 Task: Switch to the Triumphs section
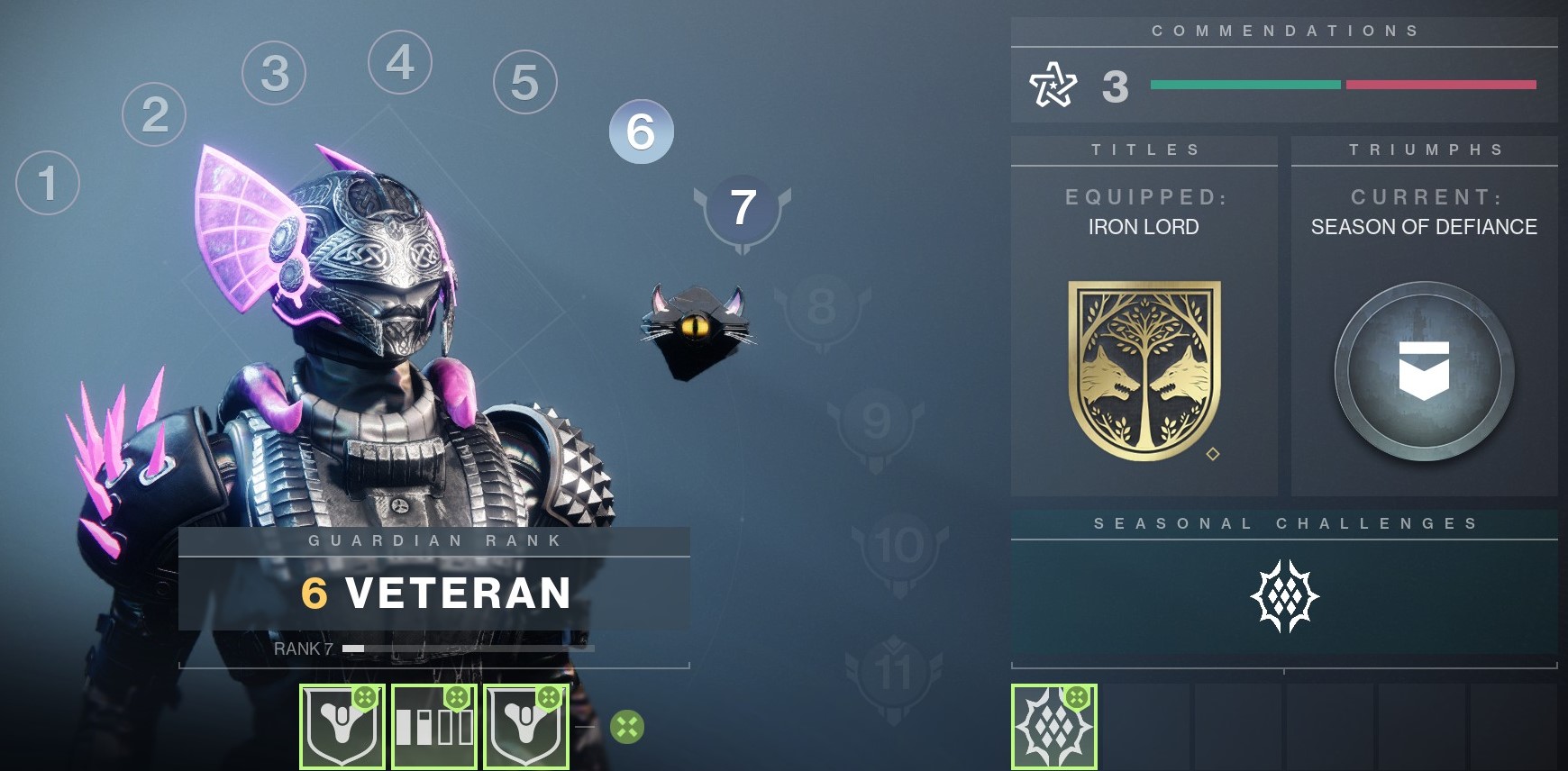point(1424,150)
